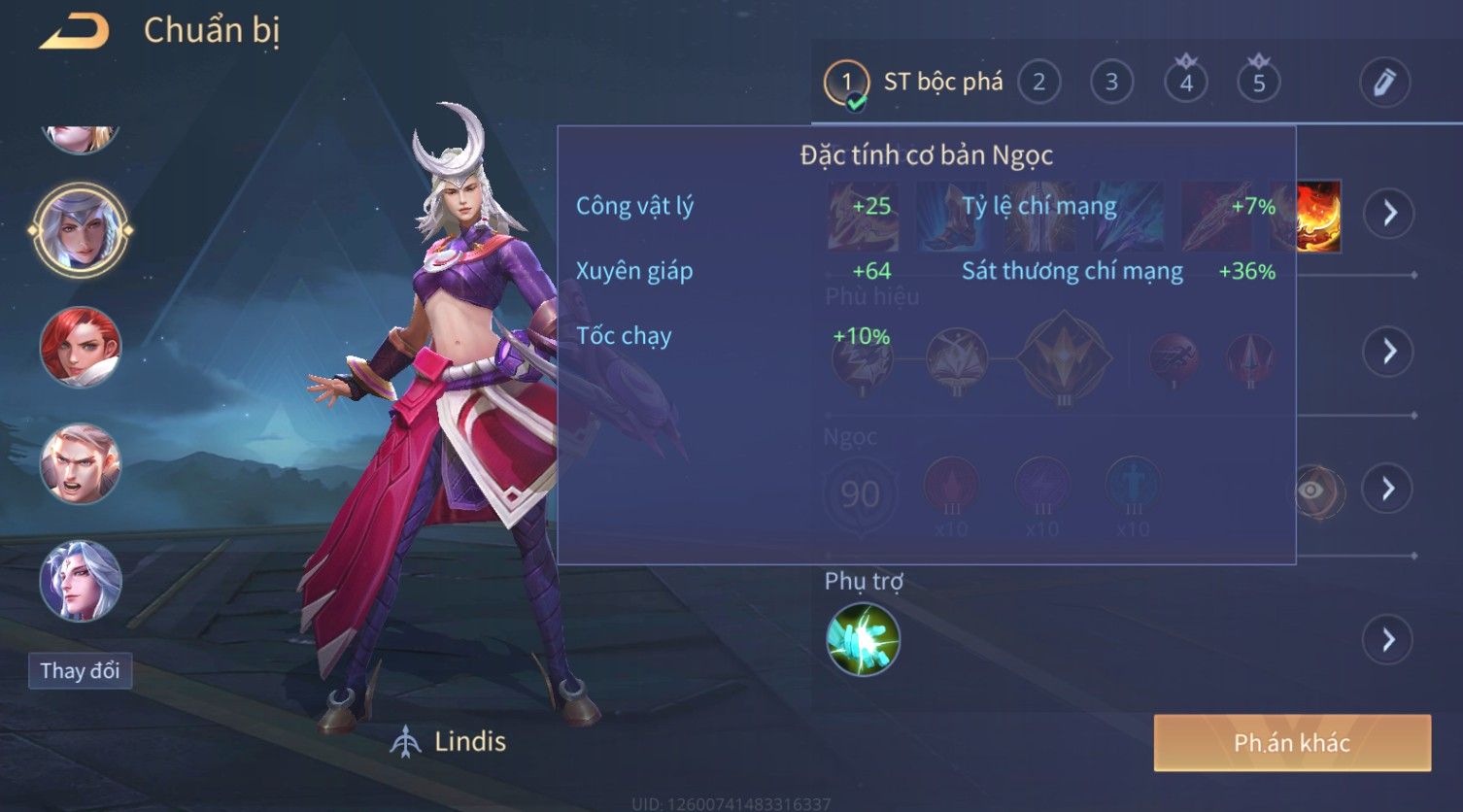
Task: Toggle the eye icon for Ngọc details
Action: point(1311,491)
